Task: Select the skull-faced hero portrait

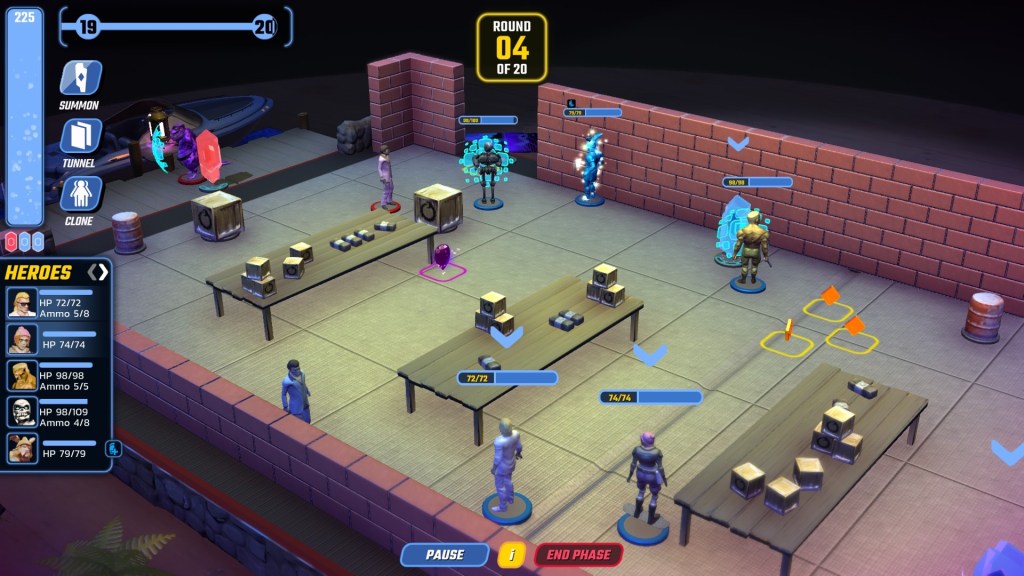Action: tap(22, 412)
